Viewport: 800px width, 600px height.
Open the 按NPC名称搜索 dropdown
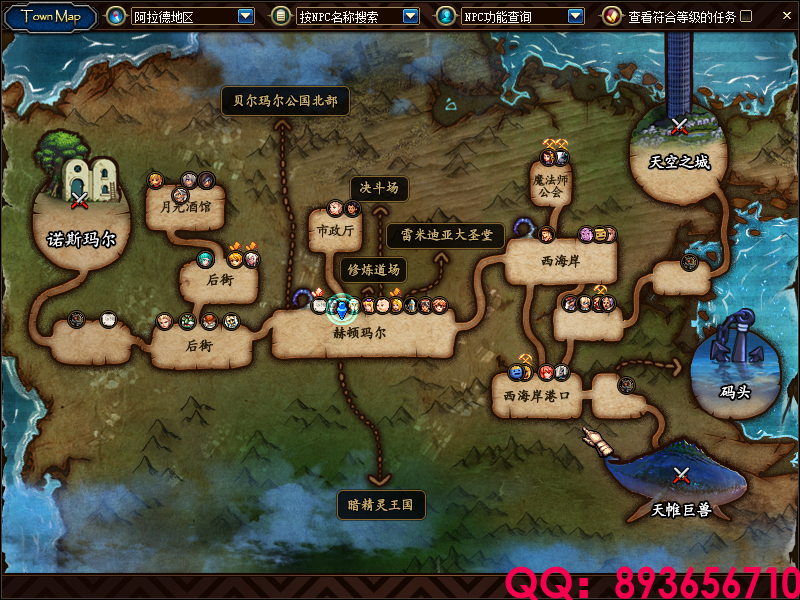[x=410, y=16]
